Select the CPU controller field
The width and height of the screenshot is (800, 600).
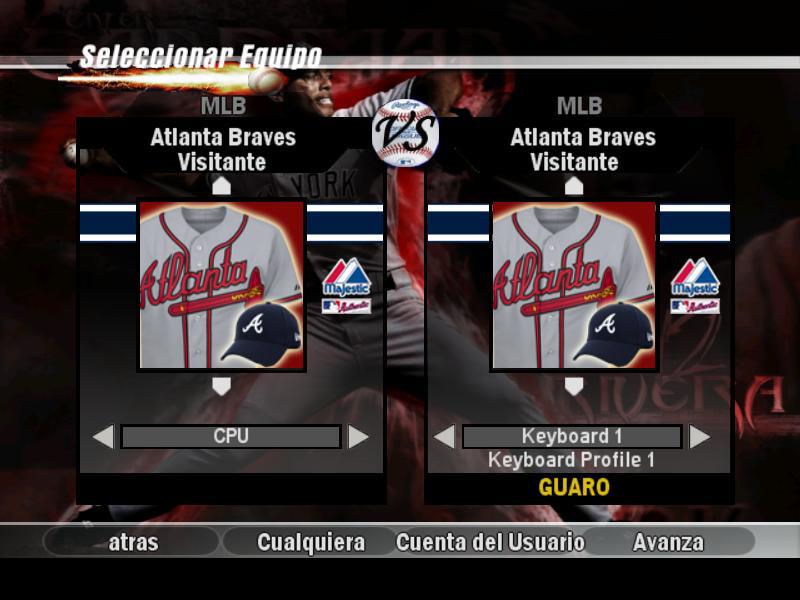[x=231, y=437]
